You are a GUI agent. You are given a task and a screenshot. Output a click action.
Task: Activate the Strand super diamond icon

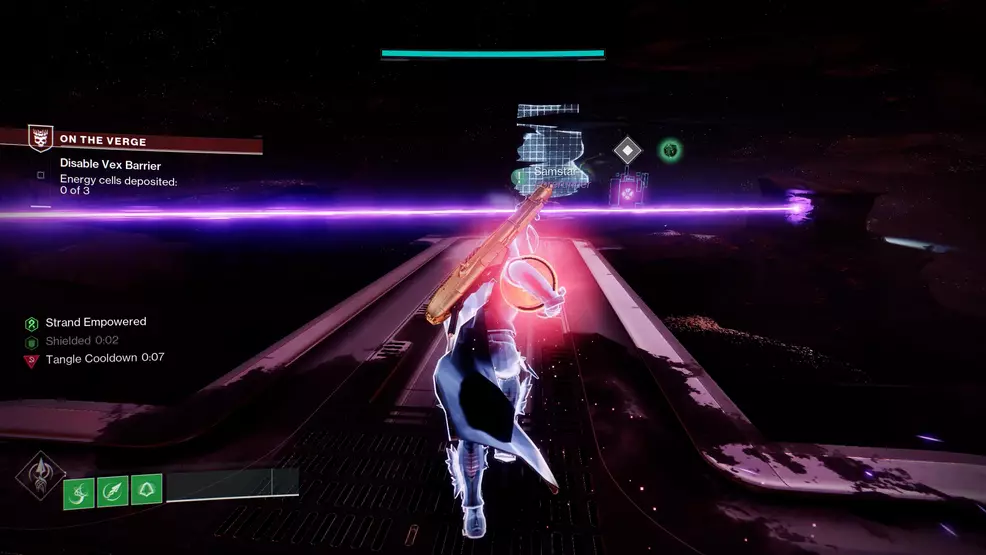[39, 477]
